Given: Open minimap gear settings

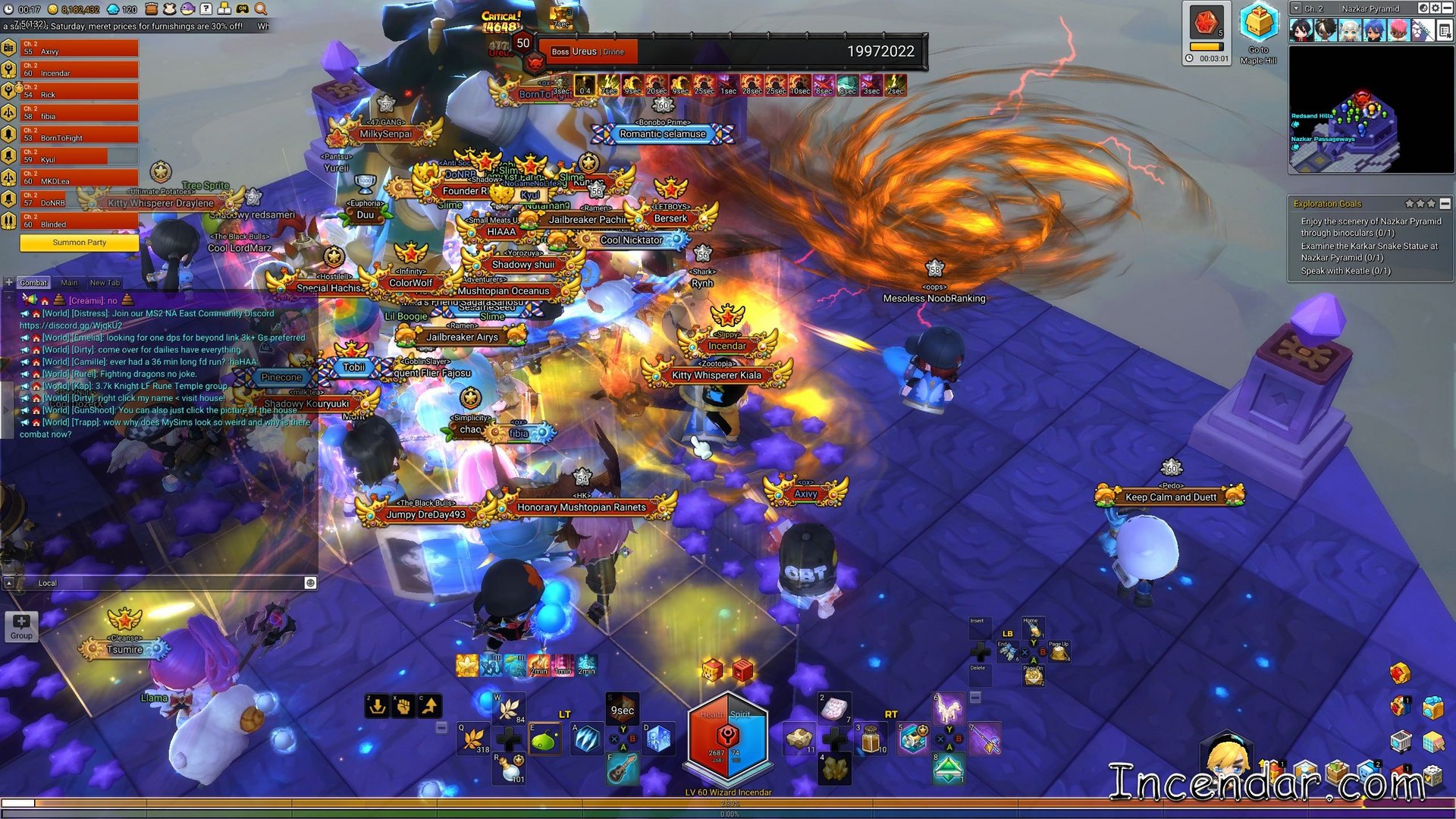Looking at the screenshot, I should pyautogui.click(x=1436, y=8).
